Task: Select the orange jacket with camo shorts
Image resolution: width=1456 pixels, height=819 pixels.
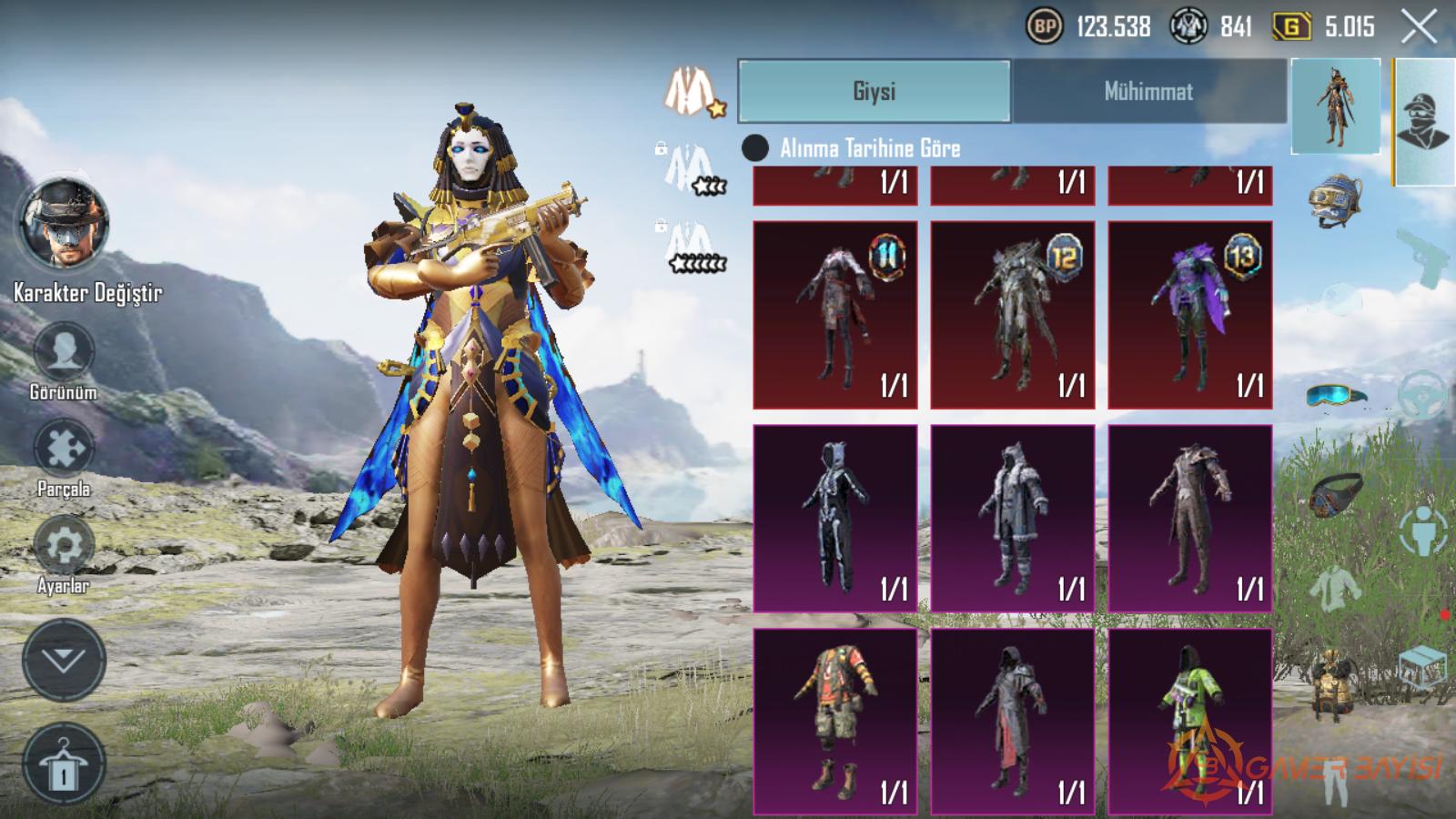Action: (834, 721)
